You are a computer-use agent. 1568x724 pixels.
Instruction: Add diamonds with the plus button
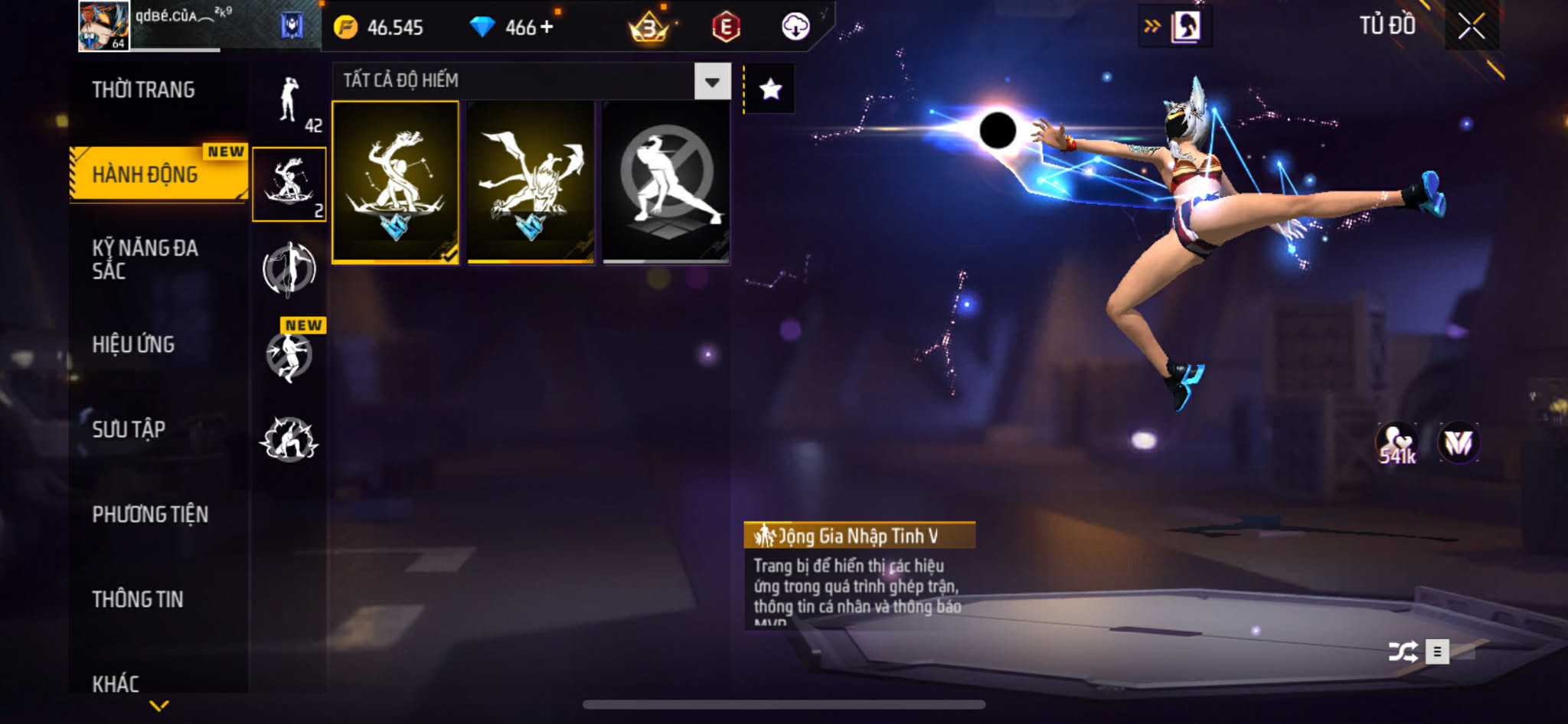pyautogui.click(x=547, y=27)
